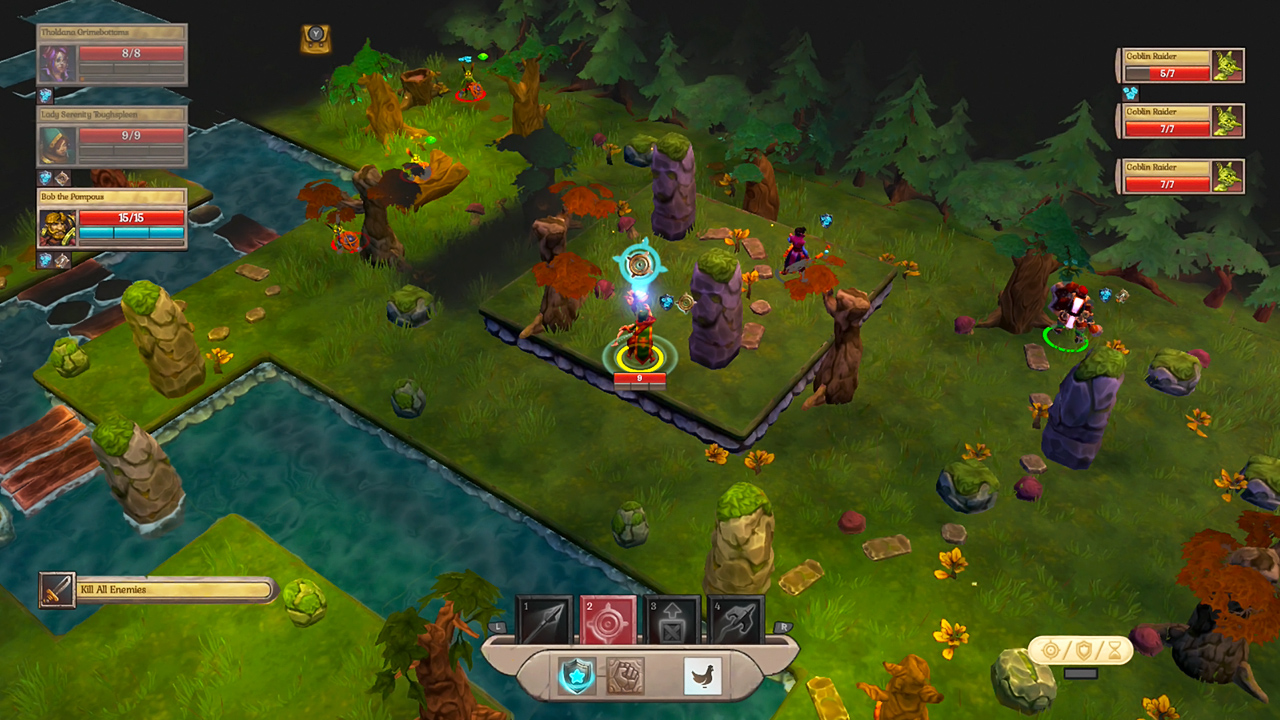Click the stone fist stance icon
The image size is (1280, 720).
coord(624,675)
